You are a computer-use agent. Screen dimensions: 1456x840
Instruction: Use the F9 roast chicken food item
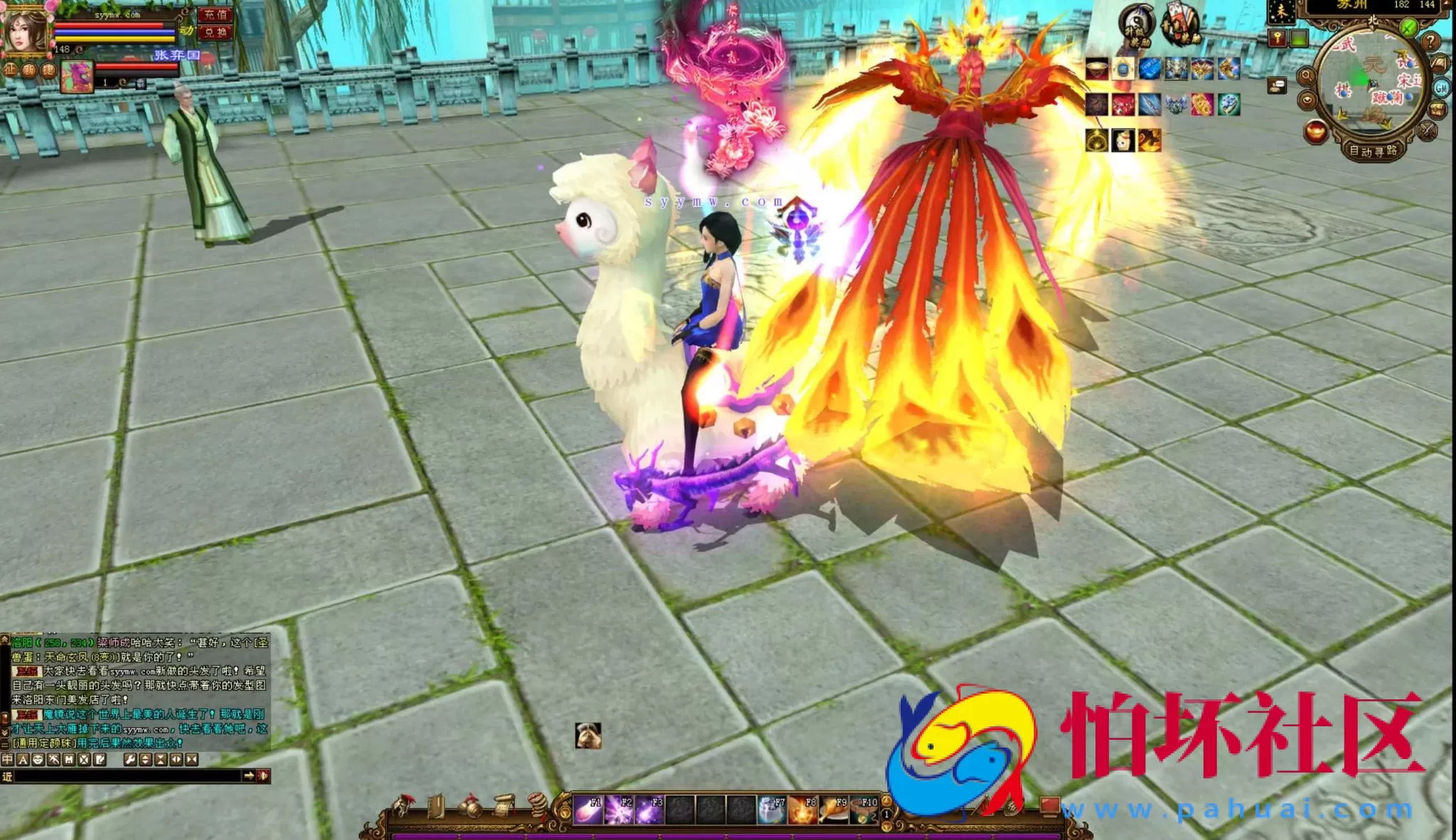pos(833,810)
